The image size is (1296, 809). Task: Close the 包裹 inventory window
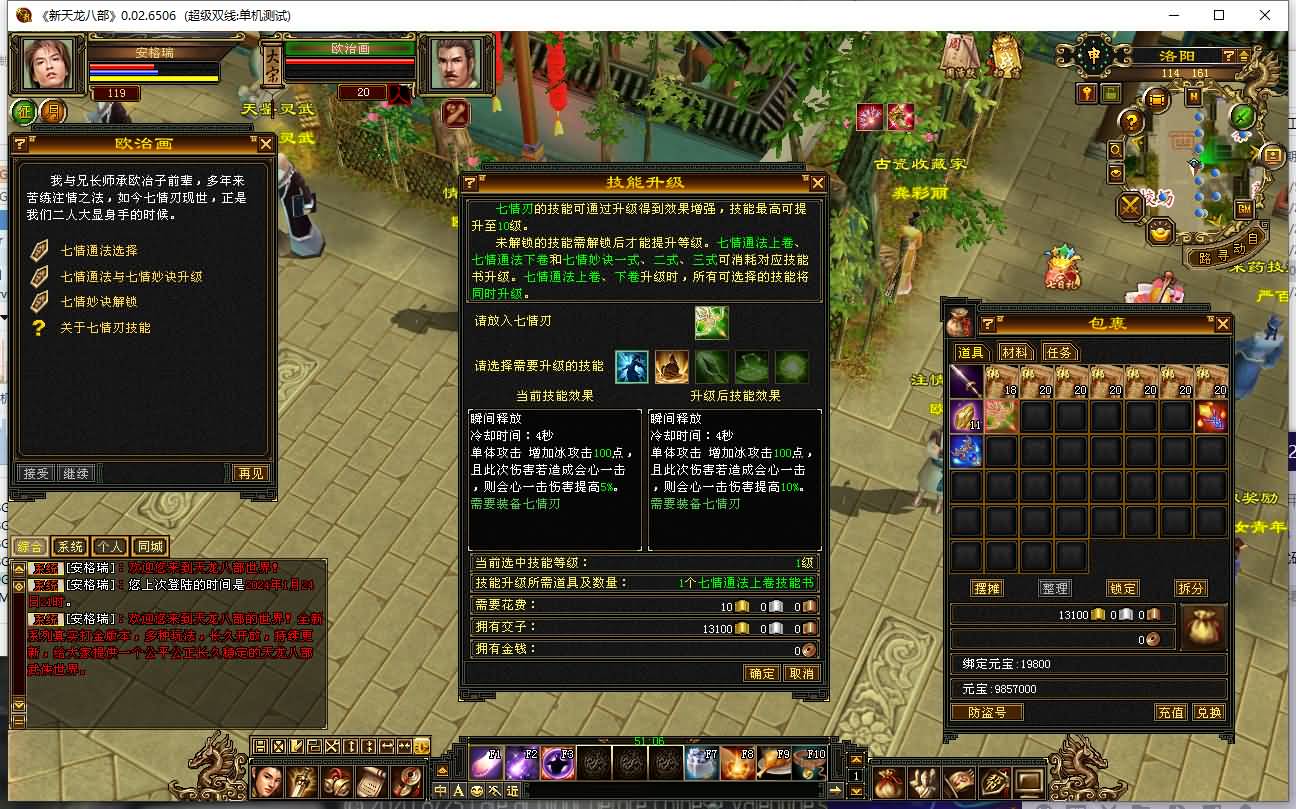coord(1222,324)
